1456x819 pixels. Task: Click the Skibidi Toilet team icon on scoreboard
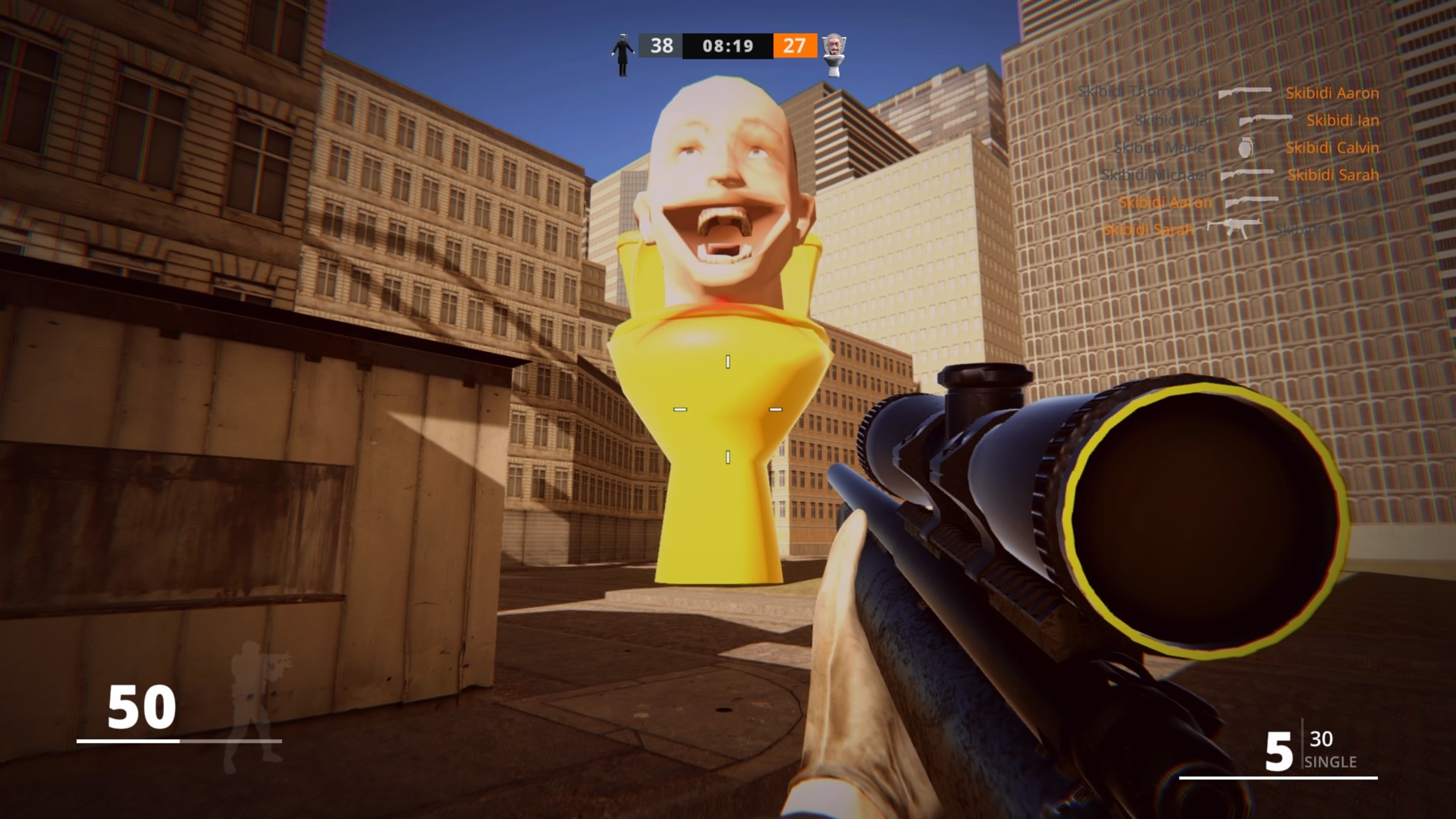coord(834,54)
